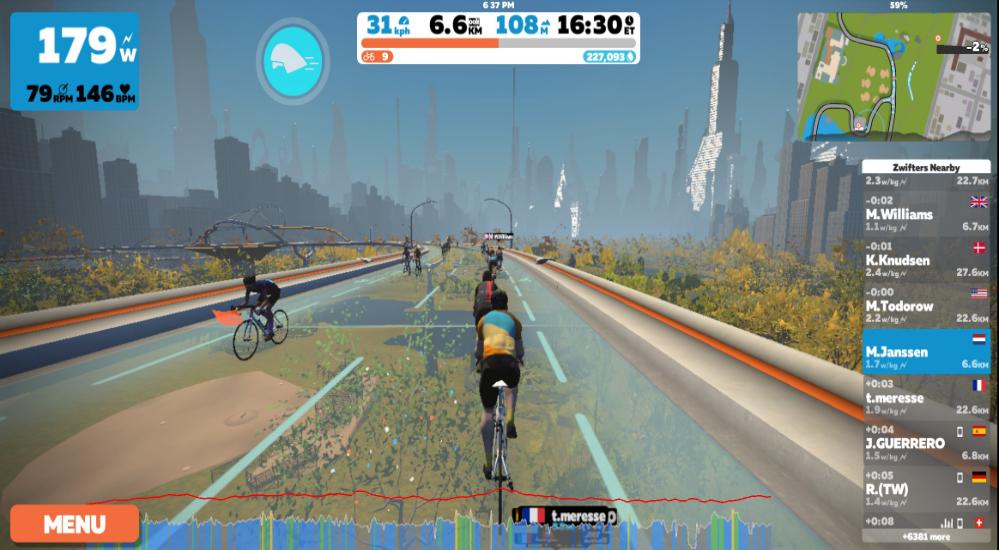
Task: Pick t.meresse in the Zwifters Nearby list
Action: [926, 397]
